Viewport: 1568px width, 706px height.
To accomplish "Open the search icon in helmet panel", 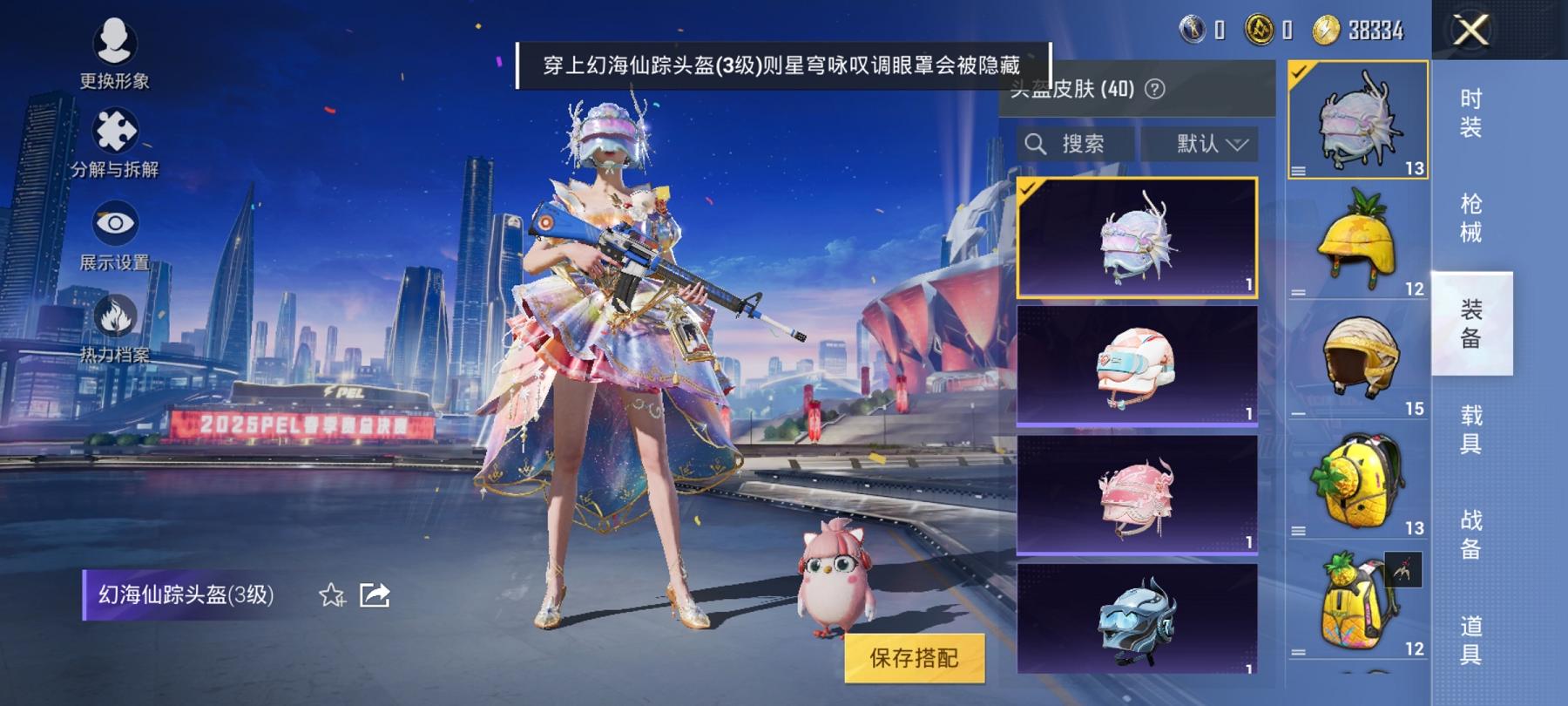I will tap(1035, 144).
